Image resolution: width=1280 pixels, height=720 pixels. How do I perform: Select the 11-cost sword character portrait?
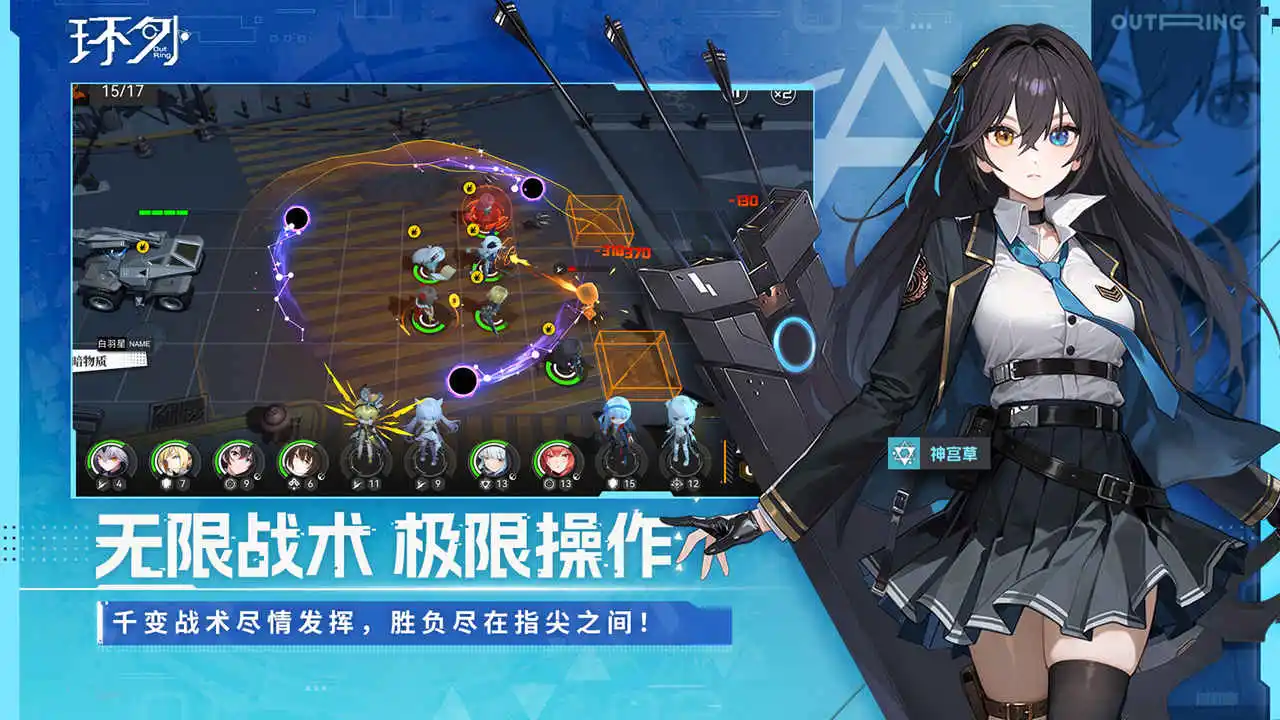(366, 460)
